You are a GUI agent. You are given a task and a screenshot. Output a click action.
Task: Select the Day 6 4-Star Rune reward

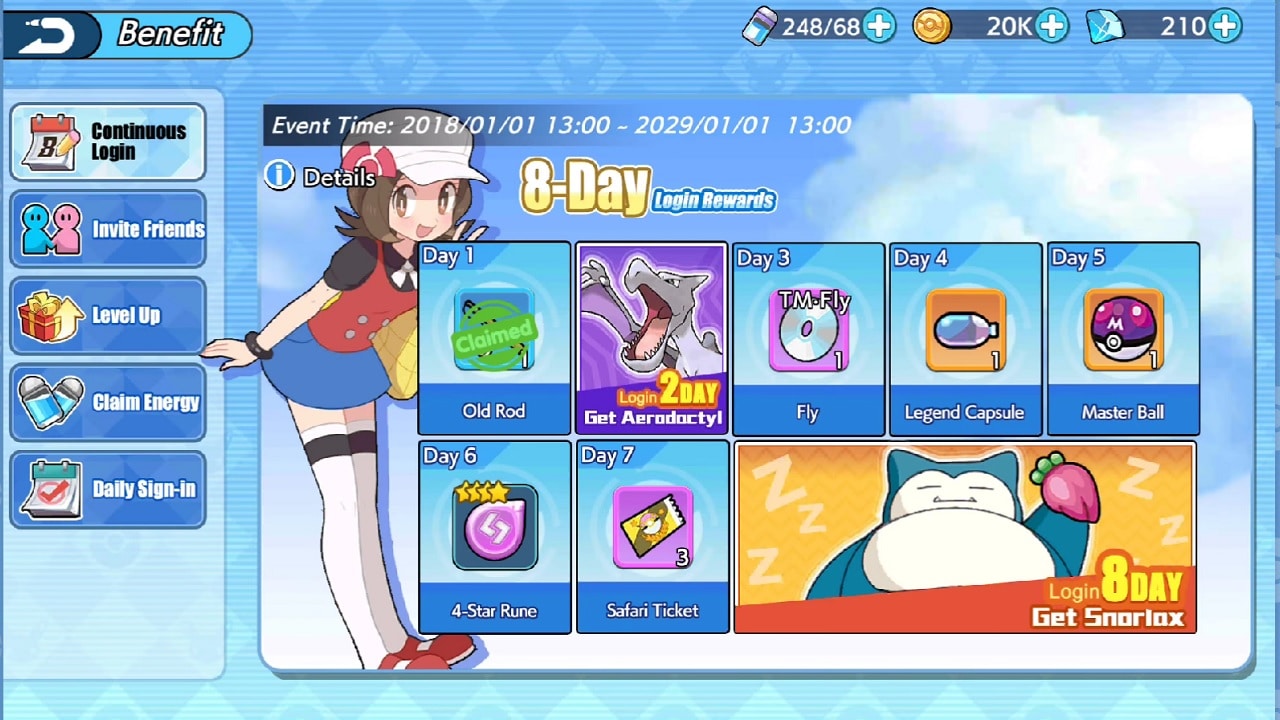[x=494, y=536]
